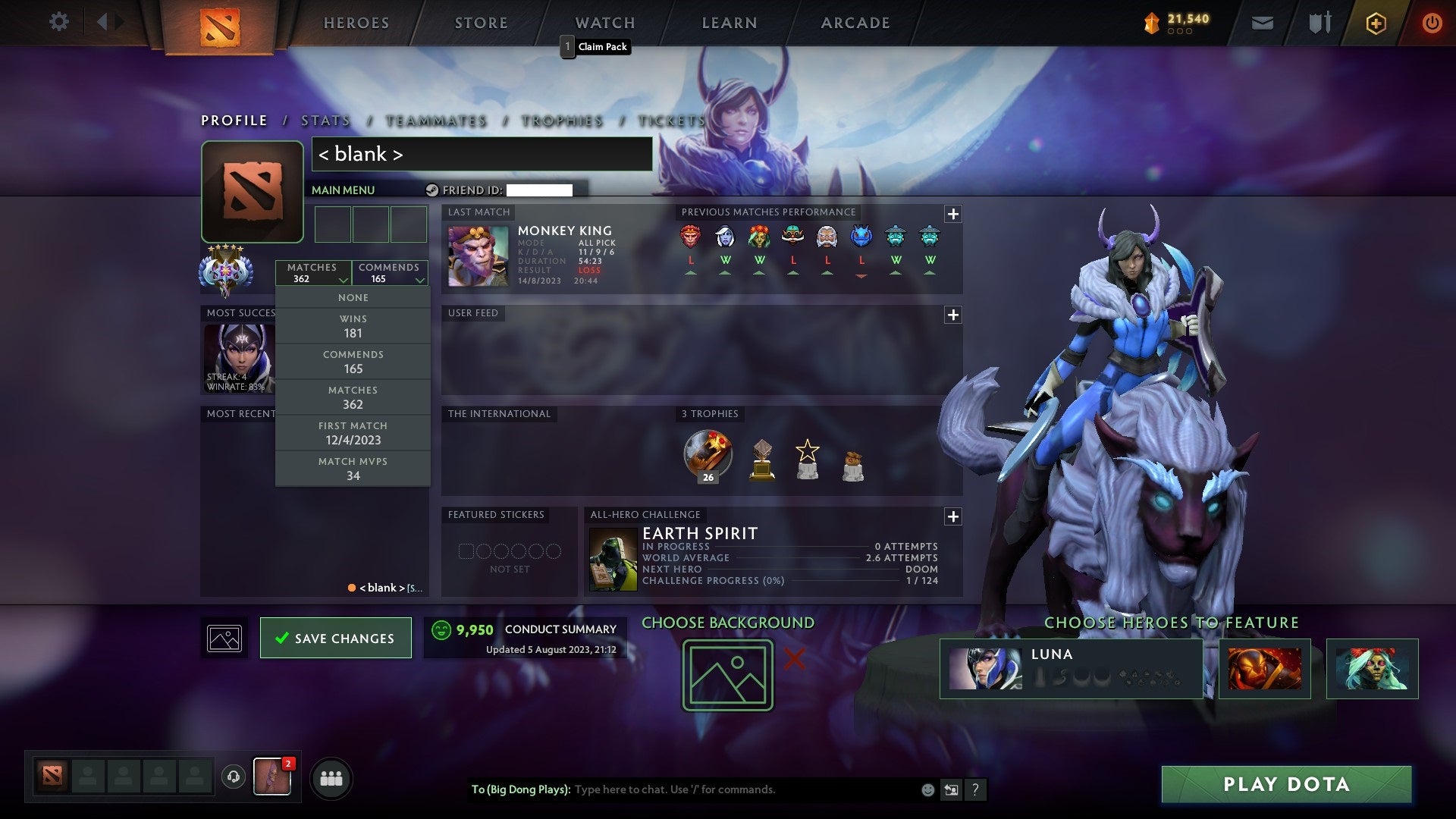Open the TROPHIES tab
Viewport: 1456px width, 819px height.
[561, 120]
